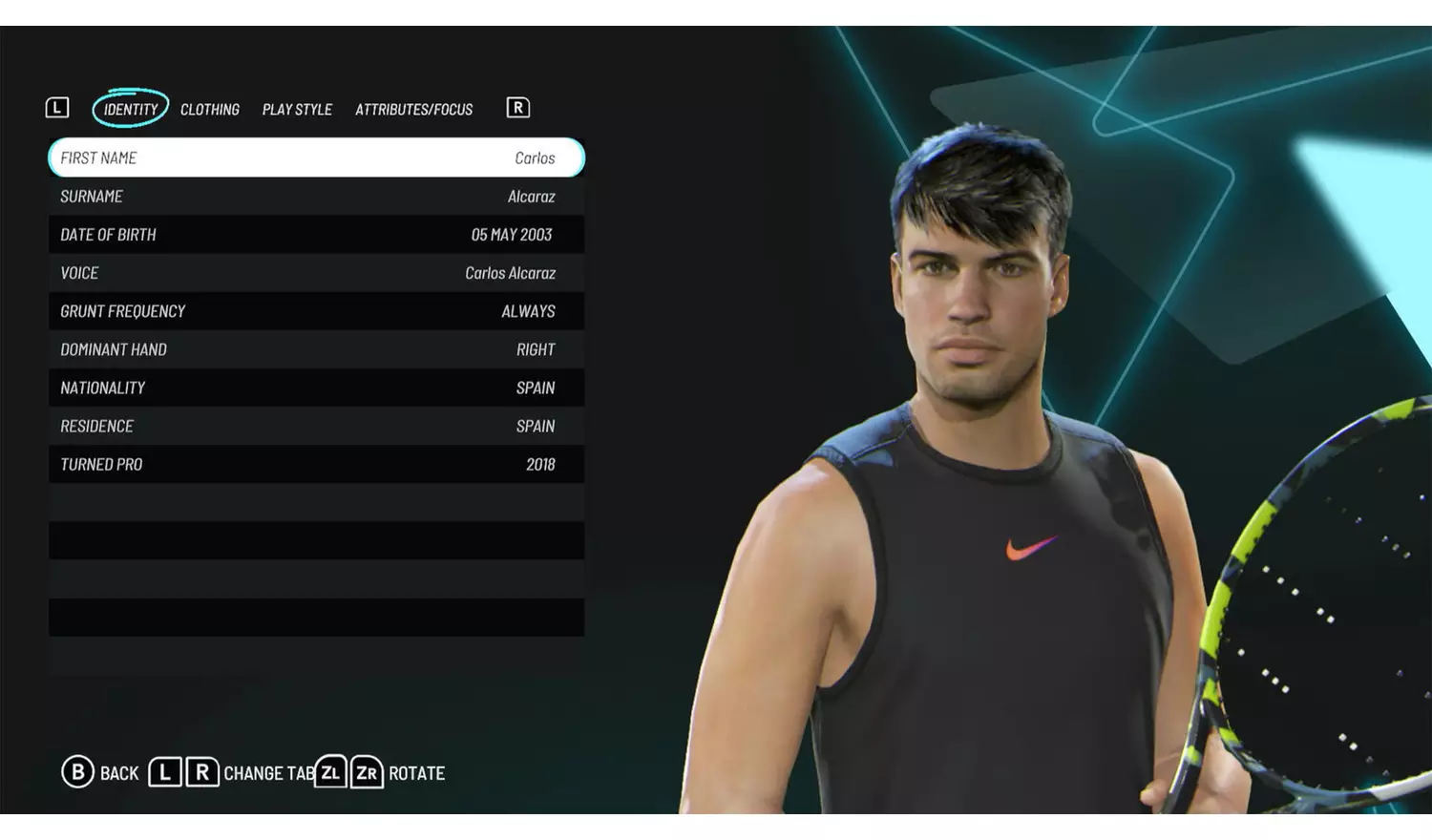The height and width of the screenshot is (840, 1432).
Task: Select the Turned Pro year row
Action: (316, 464)
